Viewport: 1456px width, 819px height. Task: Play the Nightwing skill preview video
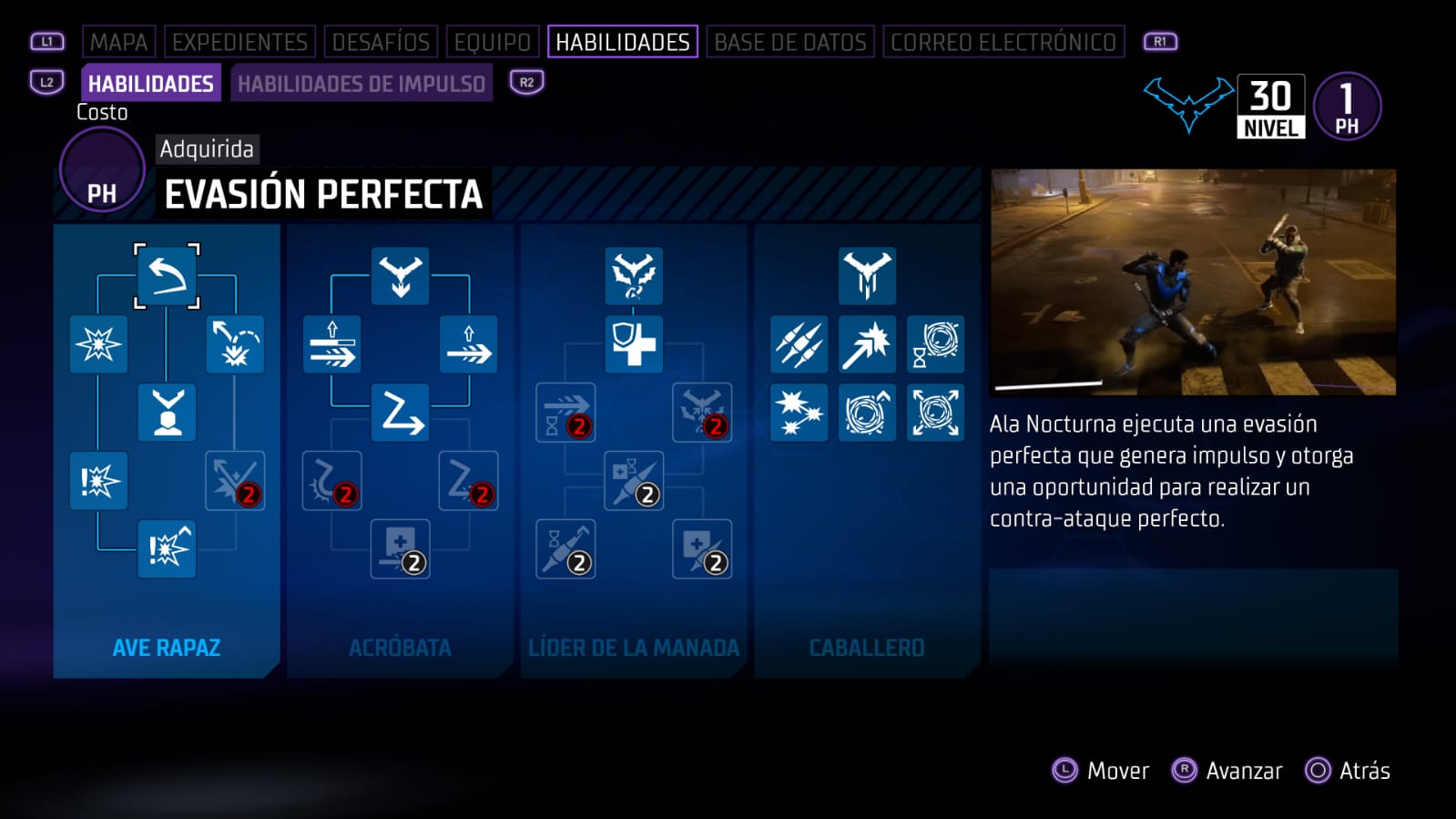[1193, 282]
